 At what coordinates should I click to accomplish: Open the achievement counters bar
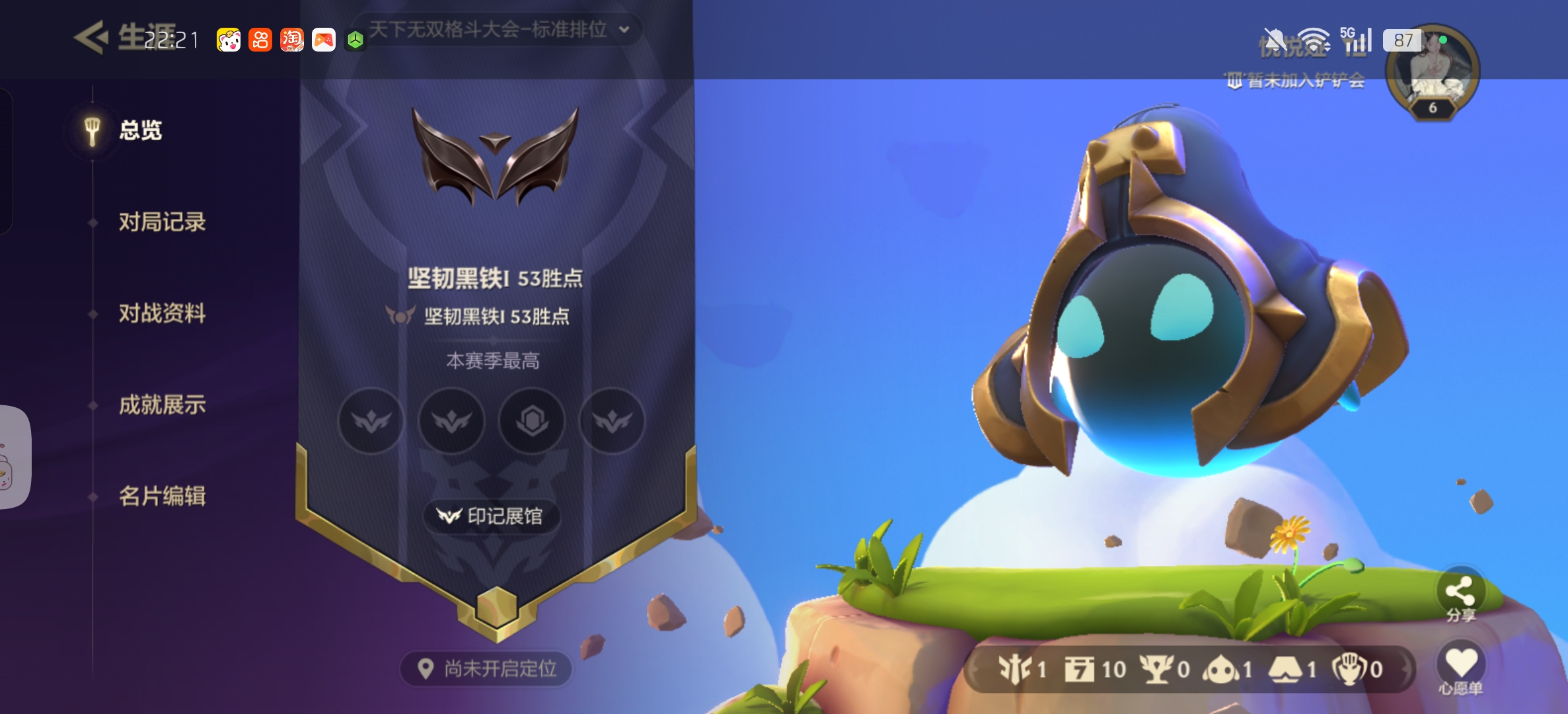point(1189,670)
